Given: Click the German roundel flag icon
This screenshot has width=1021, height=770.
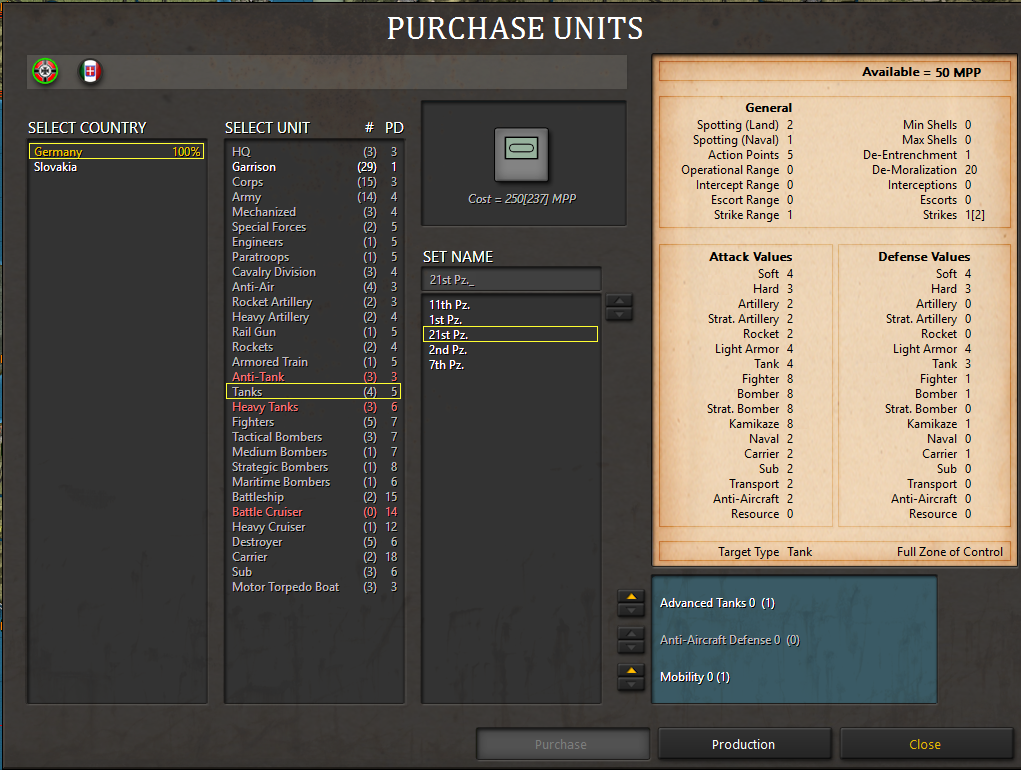Looking at the screenshot, I should pos(45,71).
